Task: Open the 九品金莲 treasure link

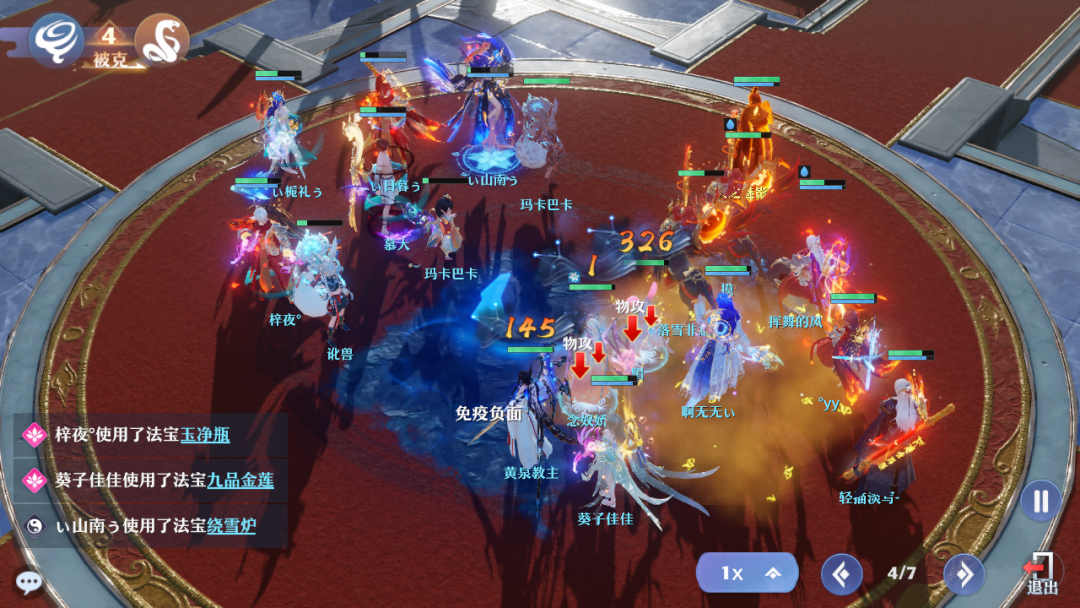Action: 240,480
